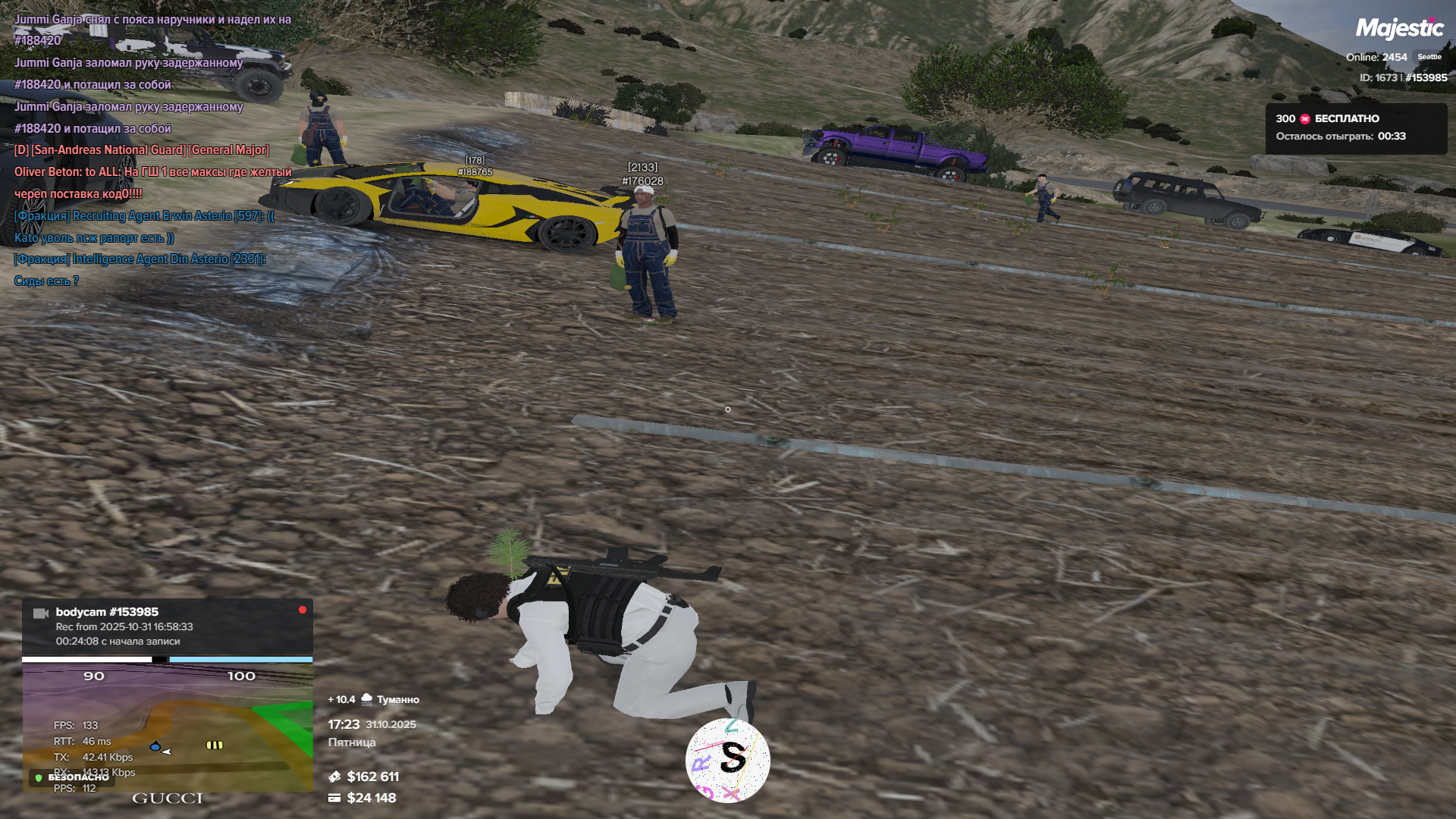Click the circular S compass indicator

pos(727,760)
